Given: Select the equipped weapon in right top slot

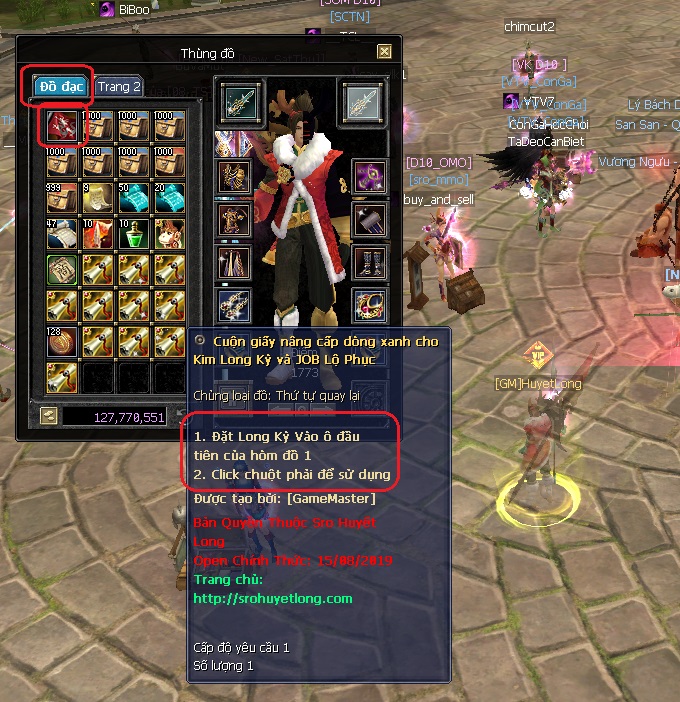Looking at the screenshot, I should tap(360, 100).
